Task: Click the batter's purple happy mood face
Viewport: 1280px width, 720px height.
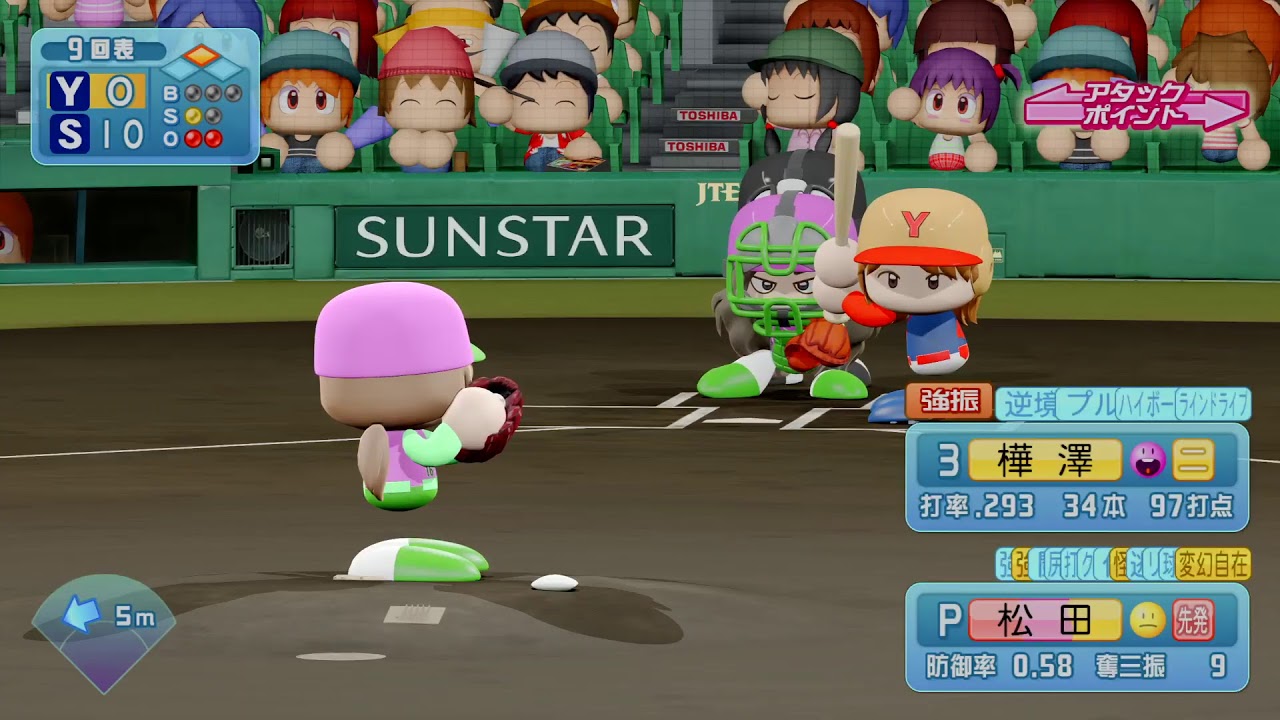Action: coord(1147,460)
